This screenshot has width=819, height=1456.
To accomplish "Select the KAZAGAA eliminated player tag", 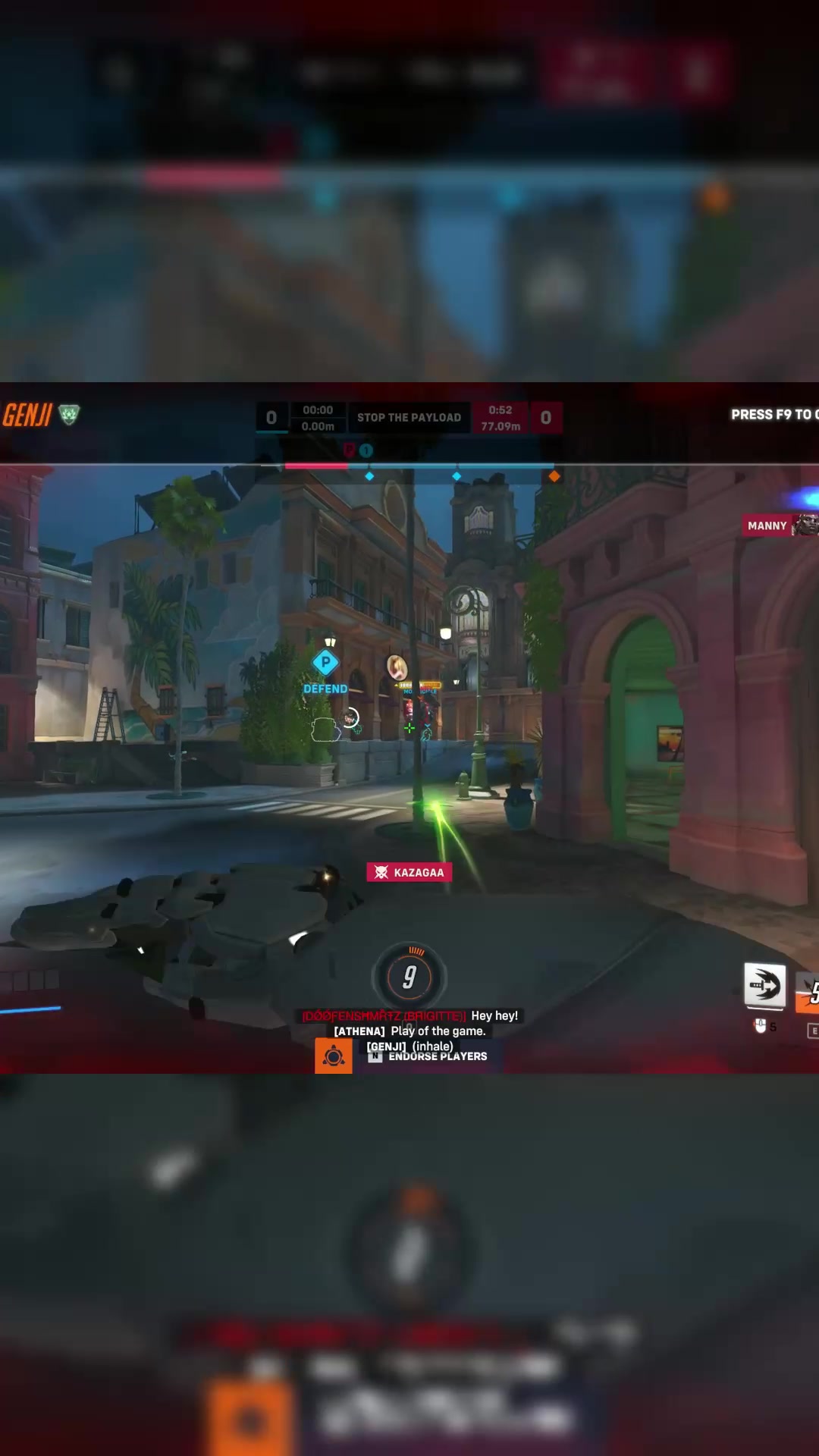I will click(x=409, y=872).
